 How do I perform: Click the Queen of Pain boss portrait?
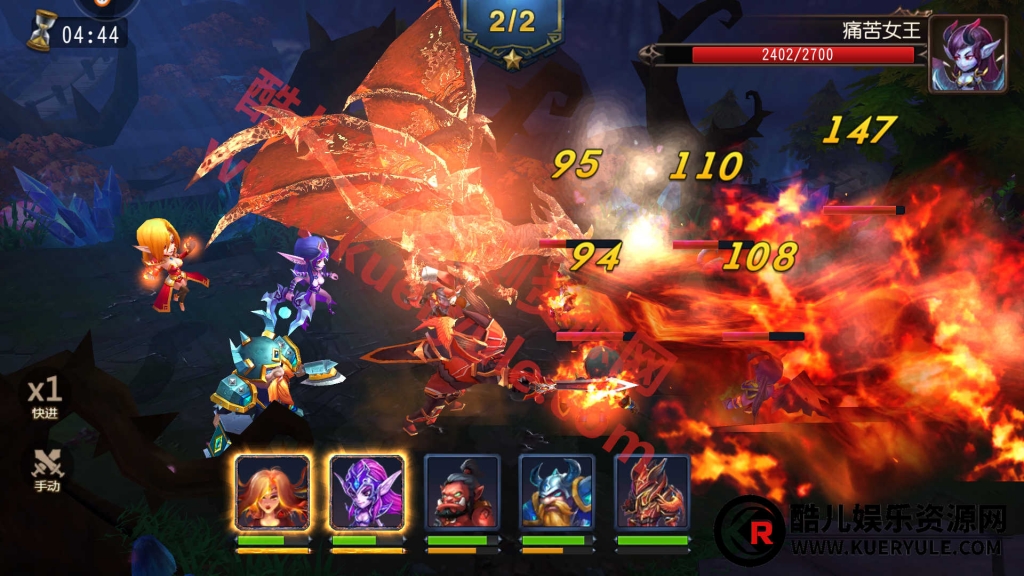point(967,54)
